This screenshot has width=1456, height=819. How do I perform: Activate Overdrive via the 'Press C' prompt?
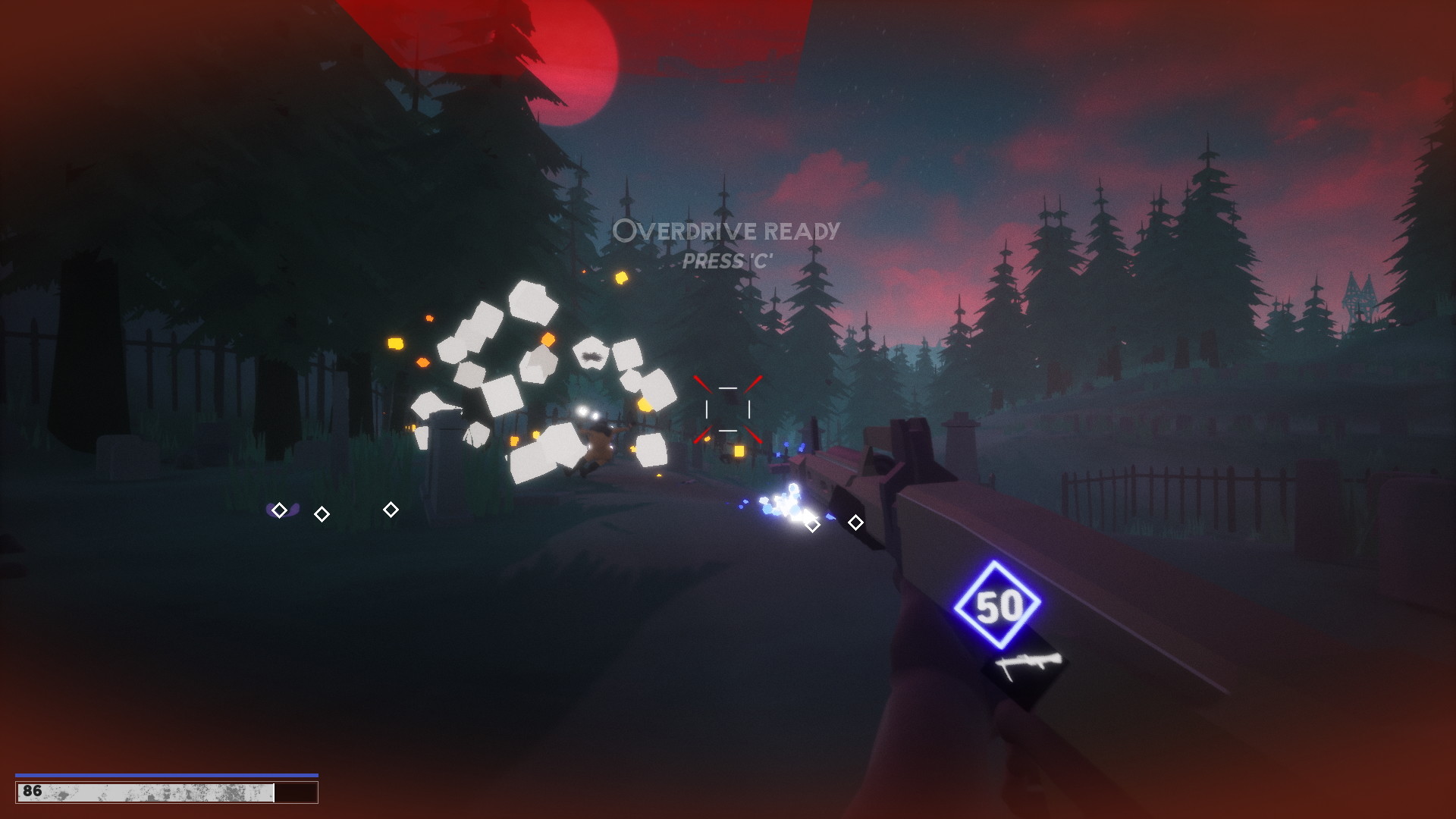click(729, 262)
